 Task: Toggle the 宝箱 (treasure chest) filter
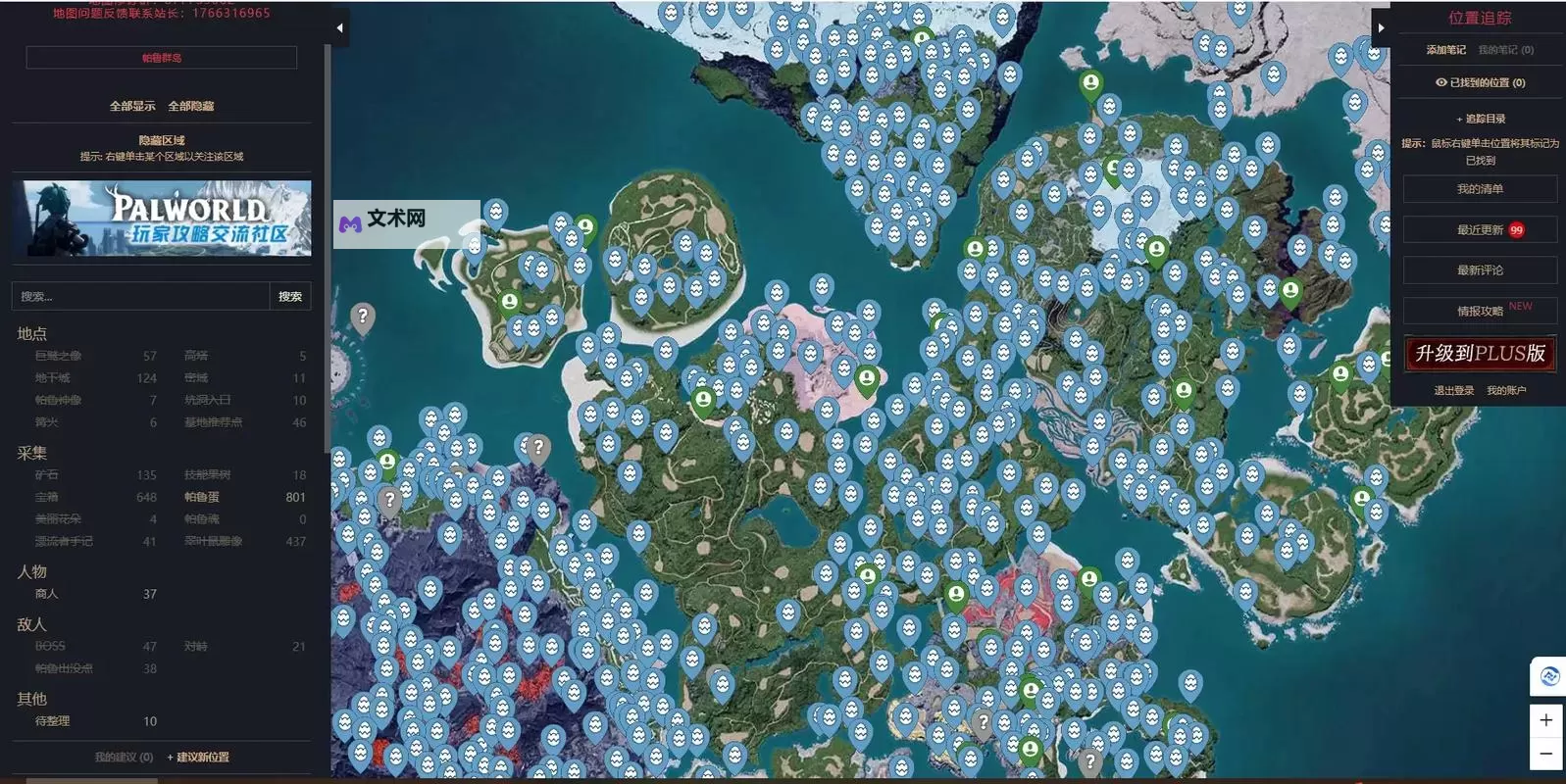[46, 497]
